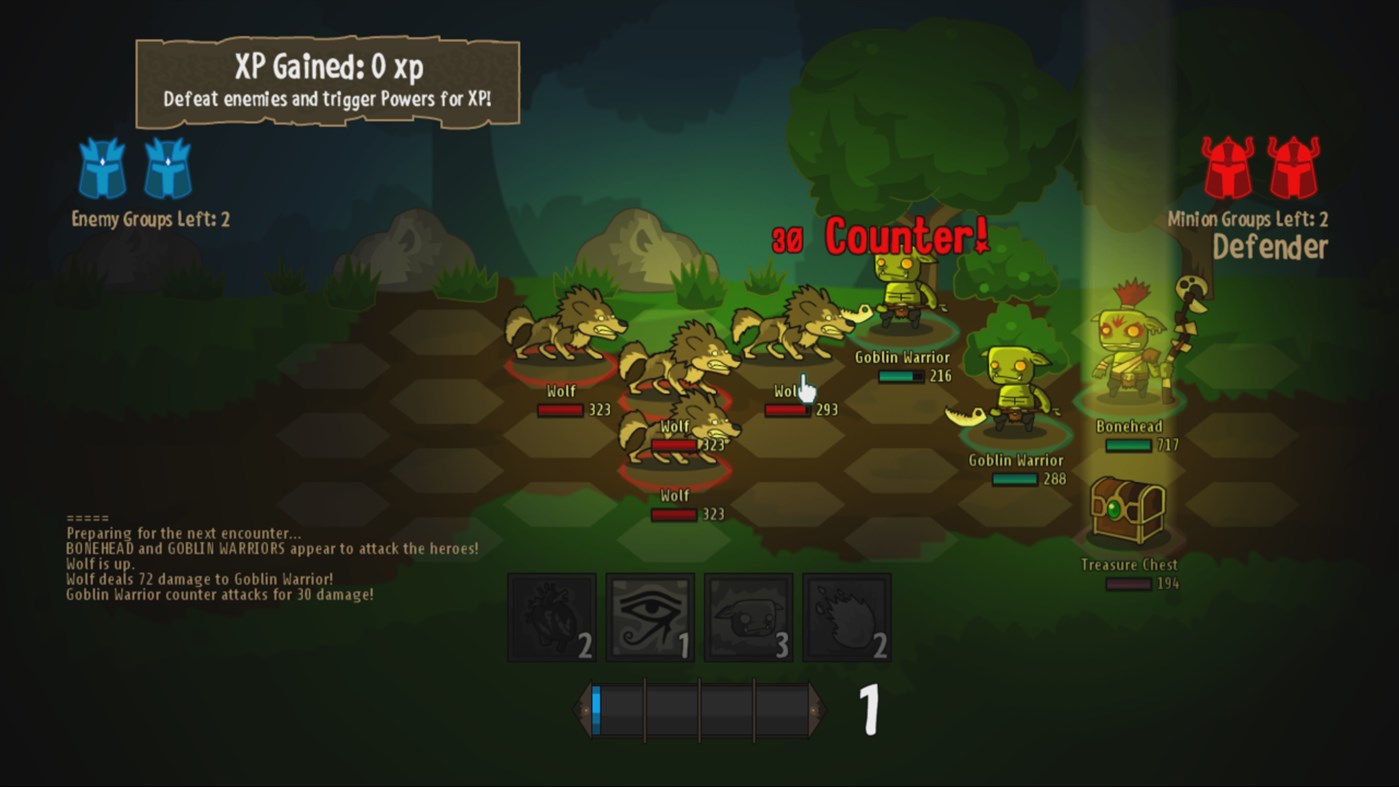Activate the heart power with 2 charges
This screenshot has width=1399, height=787.
(x=552, y=615)
